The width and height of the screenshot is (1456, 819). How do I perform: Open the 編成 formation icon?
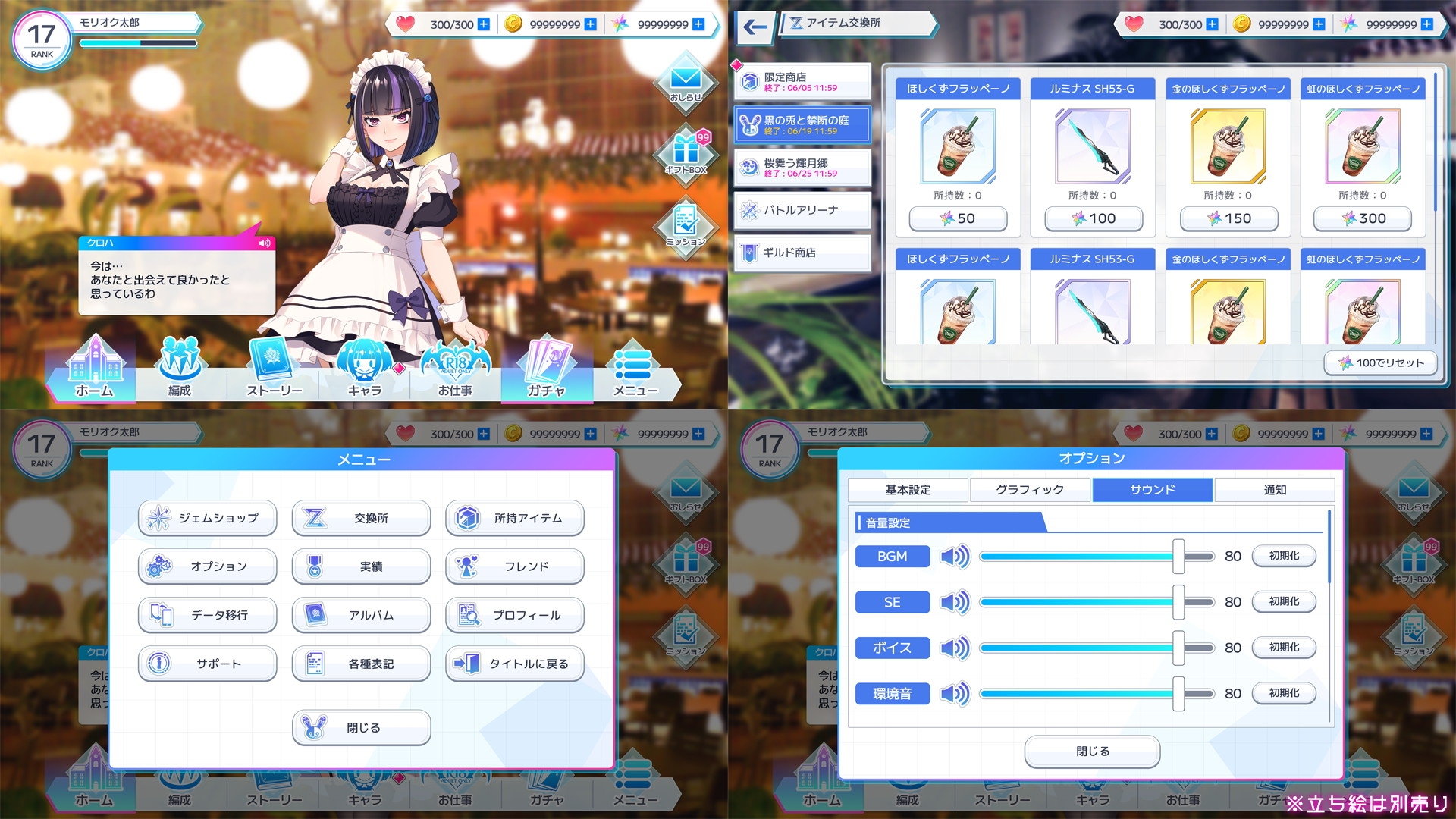click(180, 369)
